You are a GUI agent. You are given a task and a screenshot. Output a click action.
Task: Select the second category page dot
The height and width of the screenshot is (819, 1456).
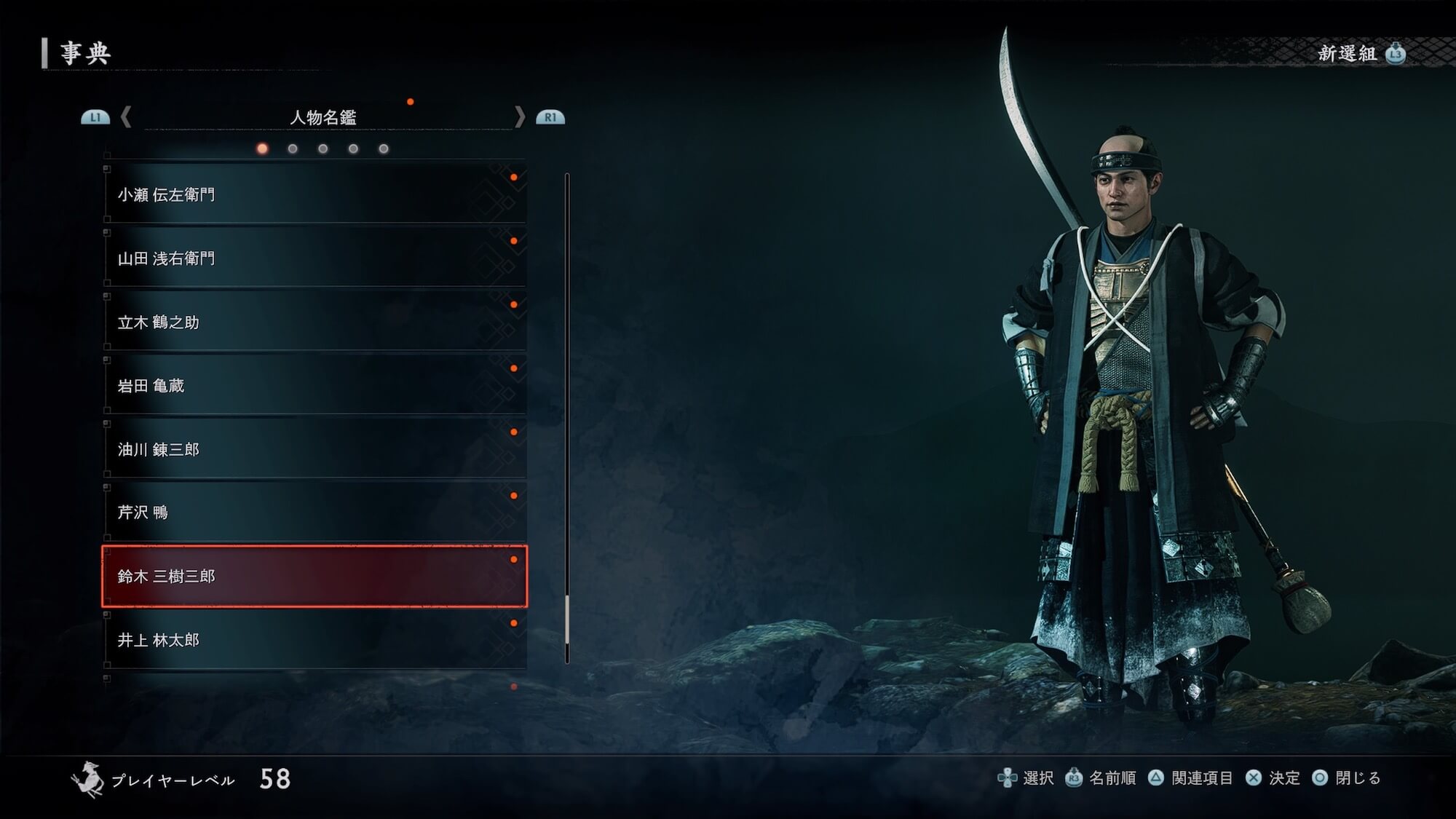[293, 149]
